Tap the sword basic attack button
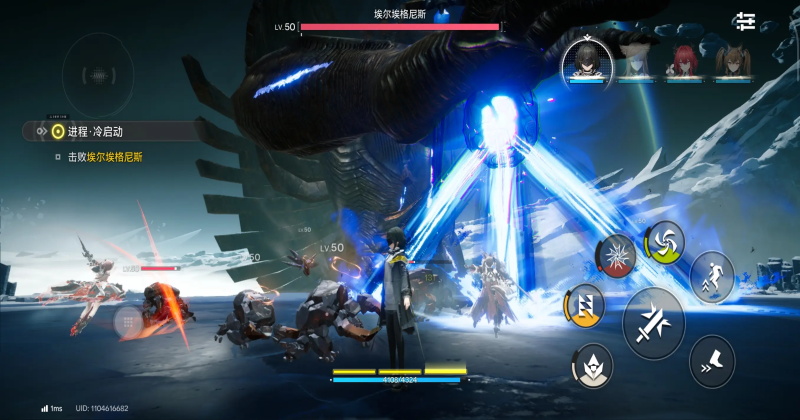Screen dimensions: 800x420 point(653,323)
